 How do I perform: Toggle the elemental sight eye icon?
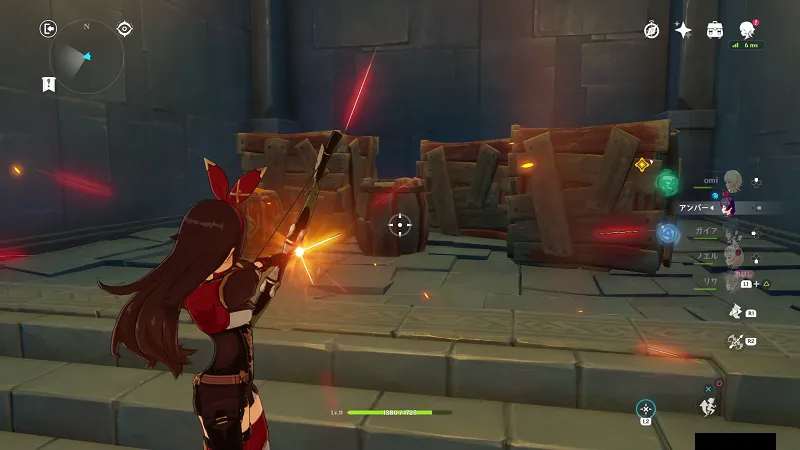point(124,29)
